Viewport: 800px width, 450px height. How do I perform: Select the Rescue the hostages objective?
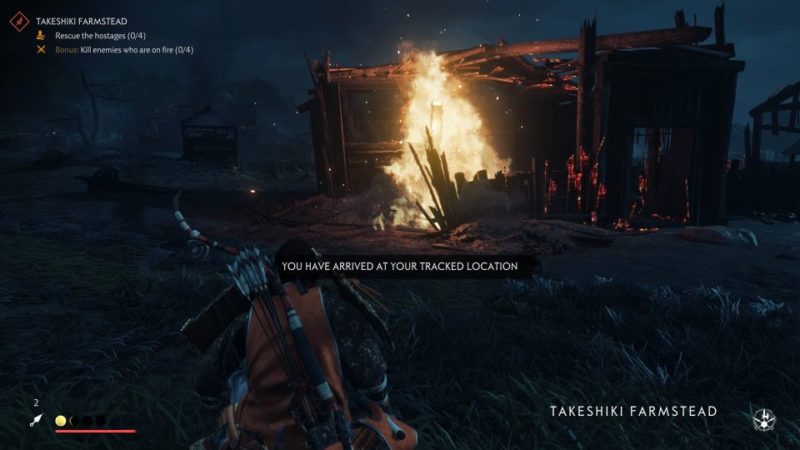(x=98, y=34)
